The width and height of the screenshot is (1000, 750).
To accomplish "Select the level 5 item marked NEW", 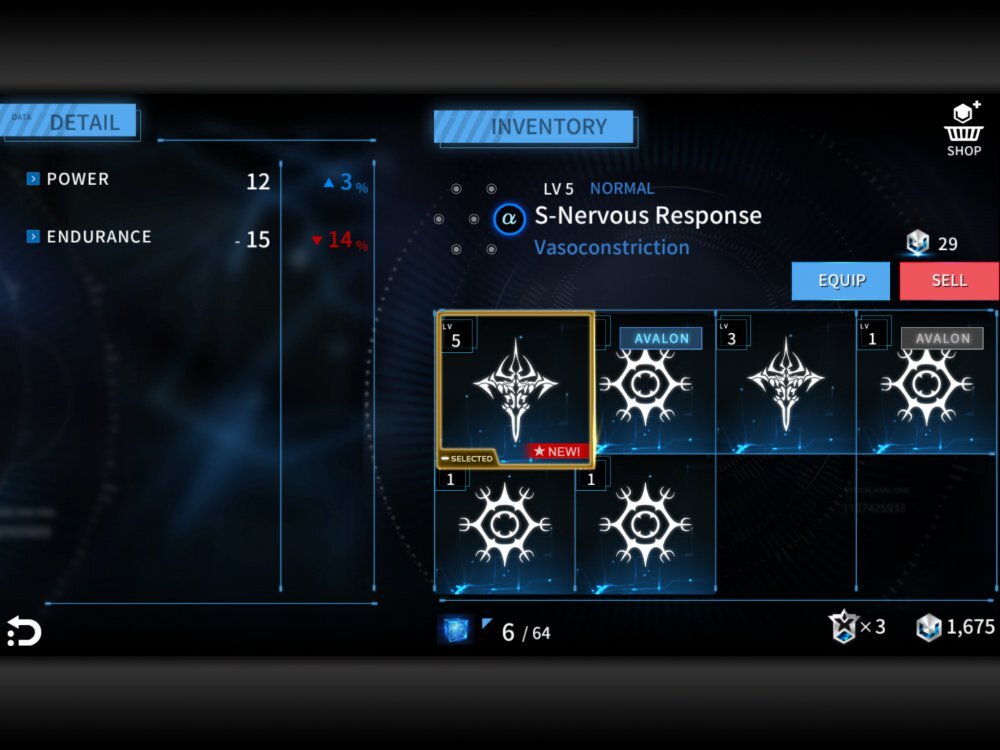I will point(516,389).
